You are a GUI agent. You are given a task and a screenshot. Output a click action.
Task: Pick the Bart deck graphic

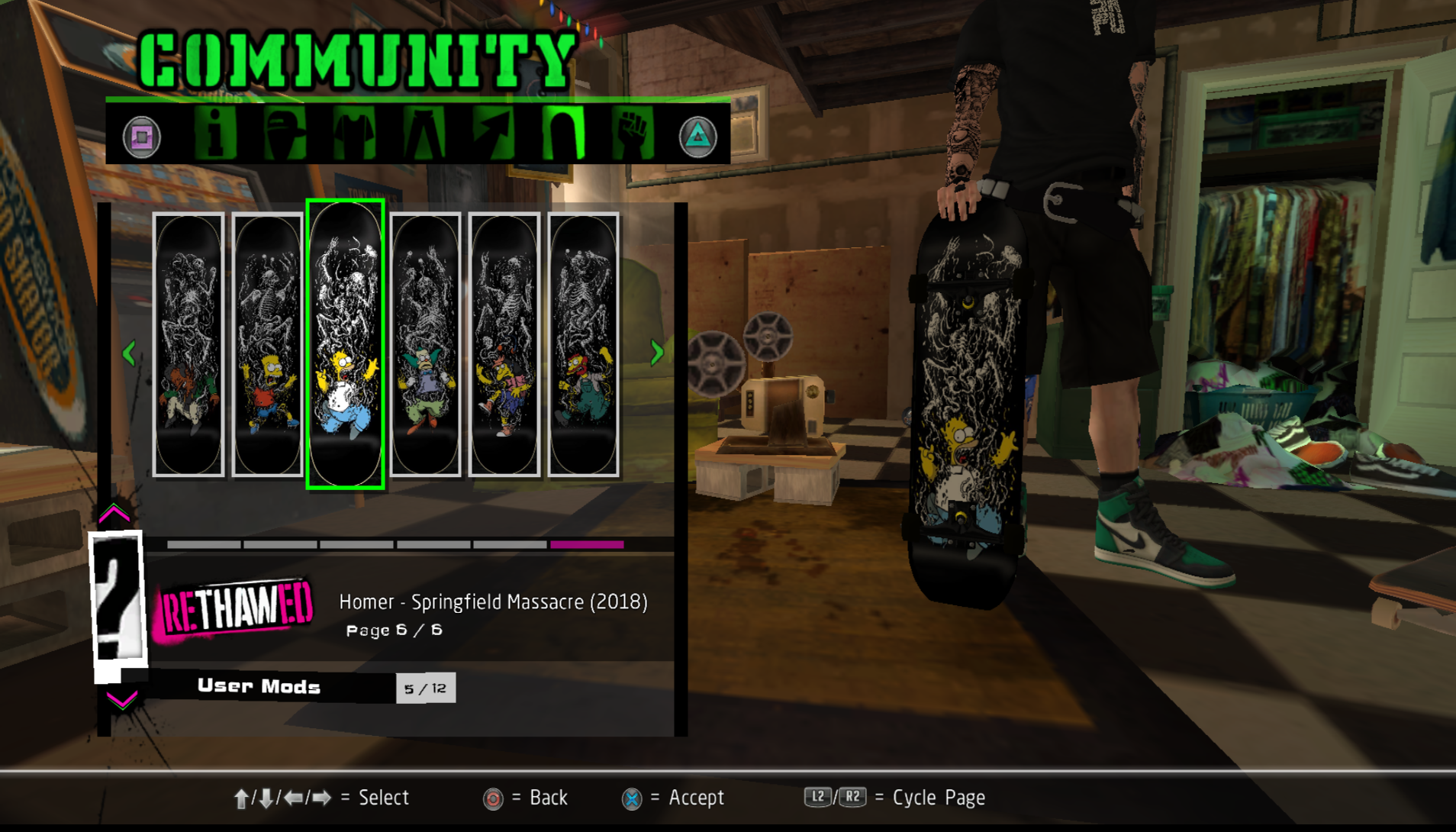pos(268,344)
